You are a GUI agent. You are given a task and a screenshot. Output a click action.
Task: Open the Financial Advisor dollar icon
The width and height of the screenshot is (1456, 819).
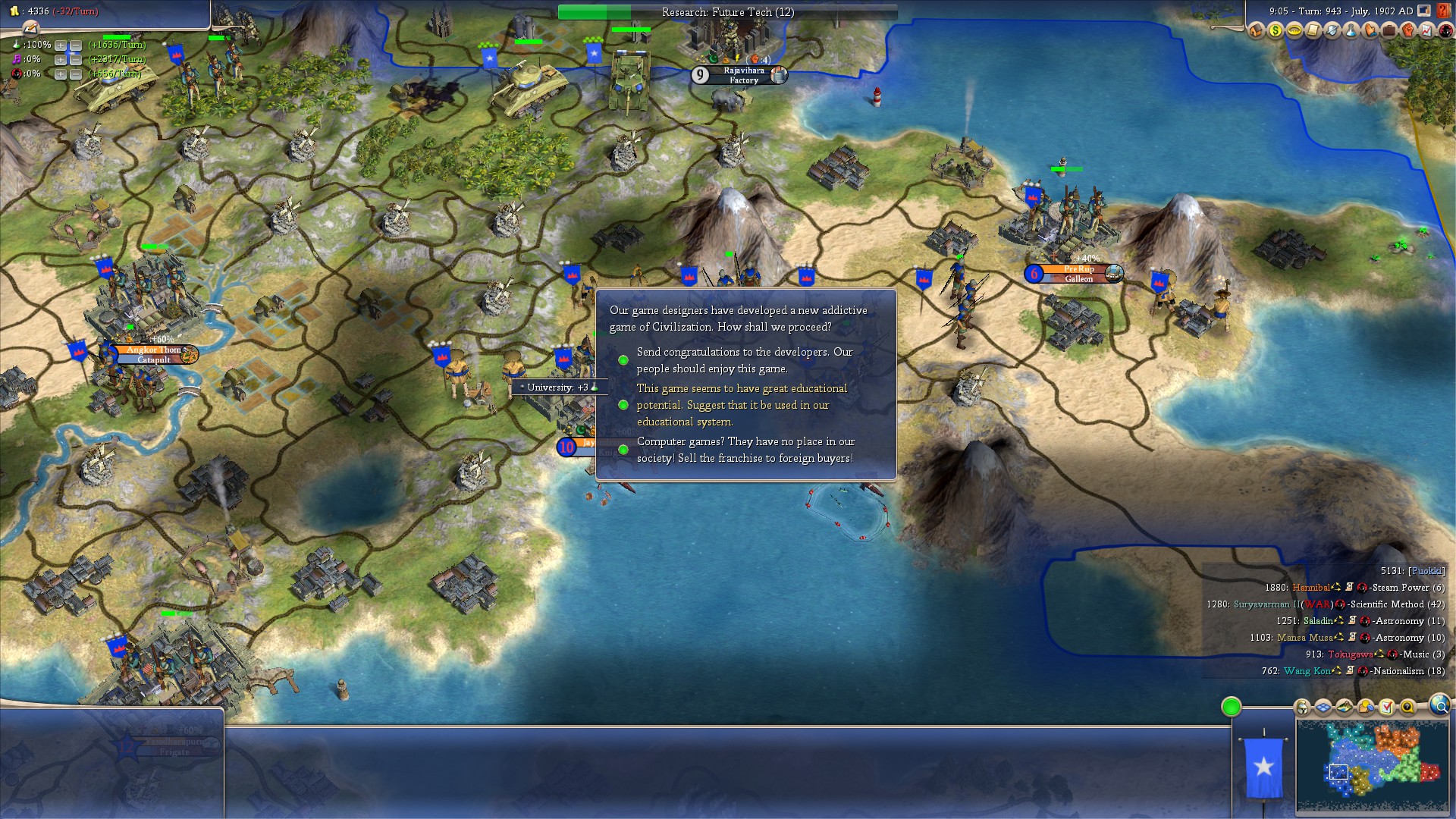tap(1276, 30)
